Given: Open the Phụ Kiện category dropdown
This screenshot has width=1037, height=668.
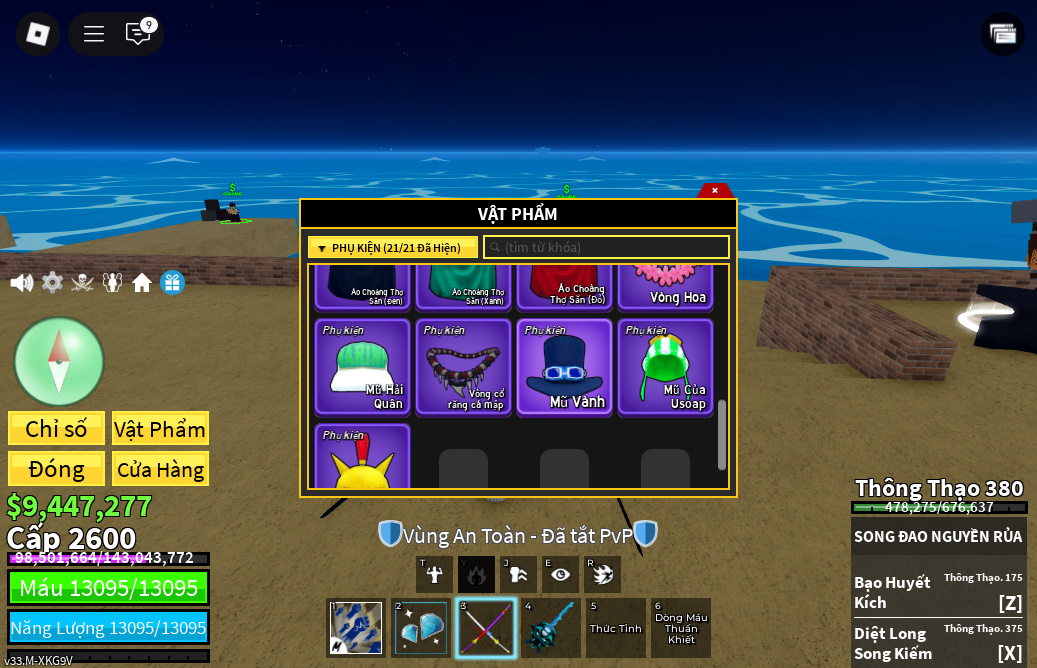Looking at the screenshot, I should [393, 247].
